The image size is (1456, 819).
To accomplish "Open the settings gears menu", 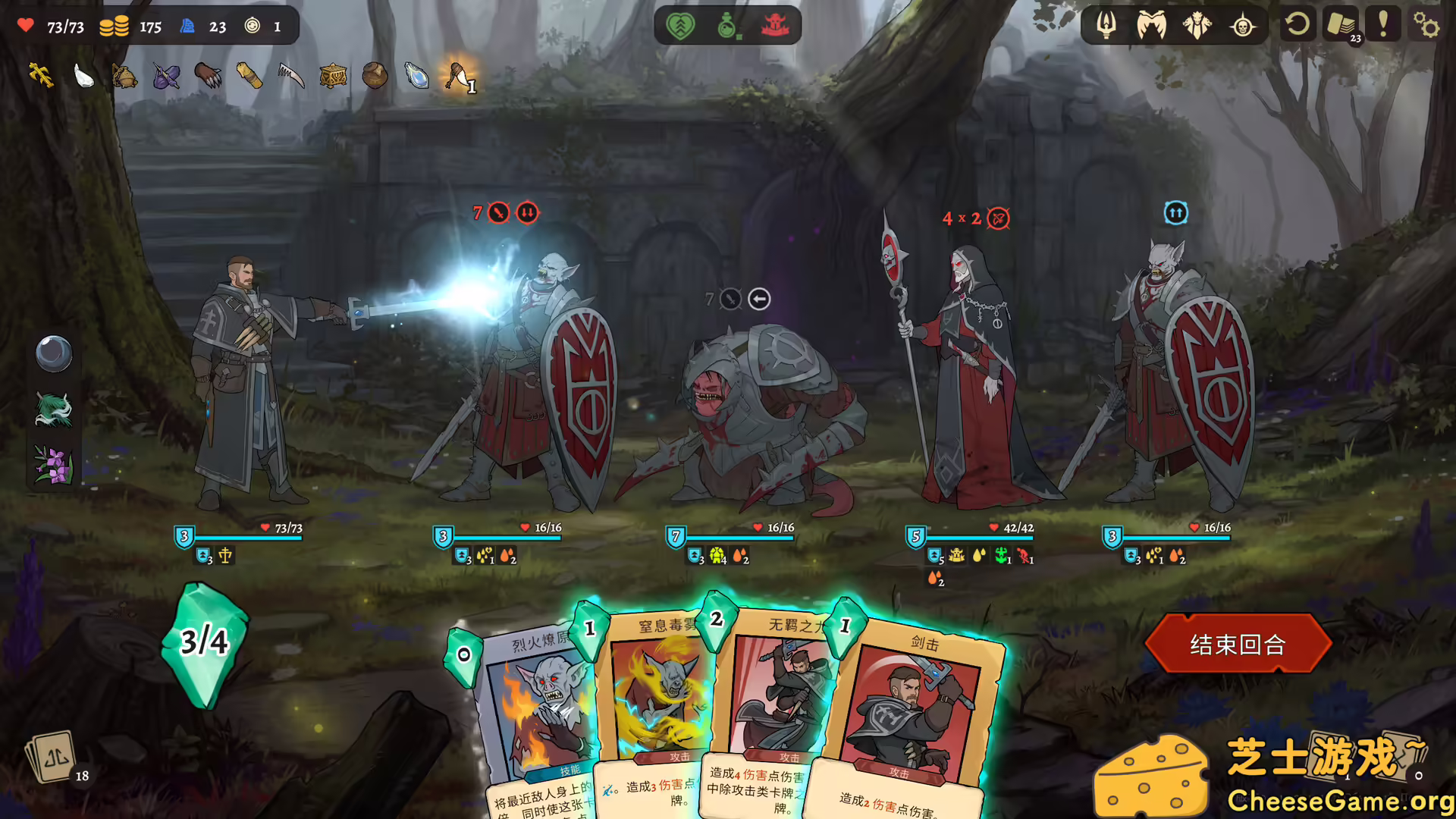I will (x=1427, y=24).
